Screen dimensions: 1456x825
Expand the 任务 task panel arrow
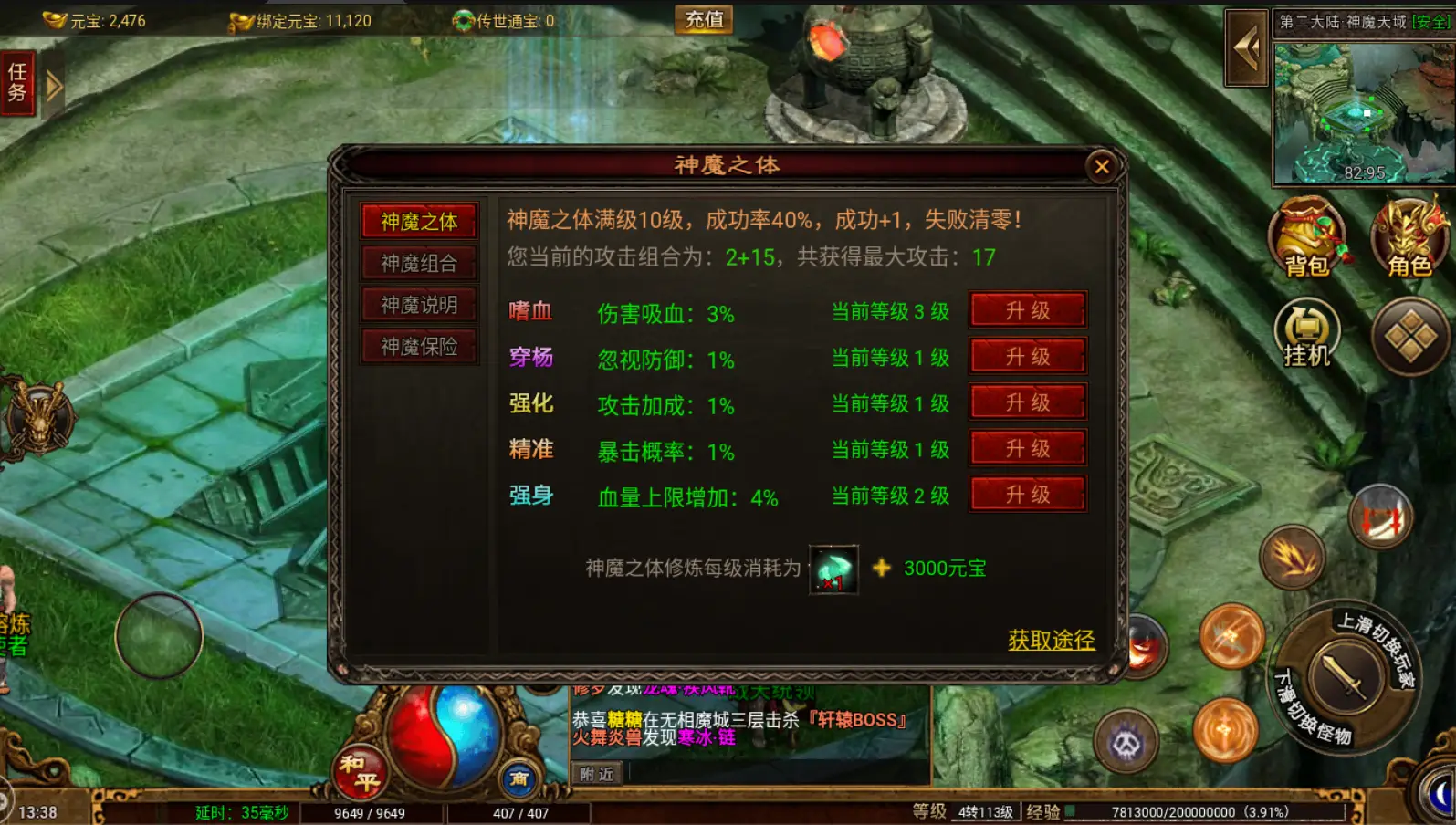pyautogui.click(x=55, y=84)
